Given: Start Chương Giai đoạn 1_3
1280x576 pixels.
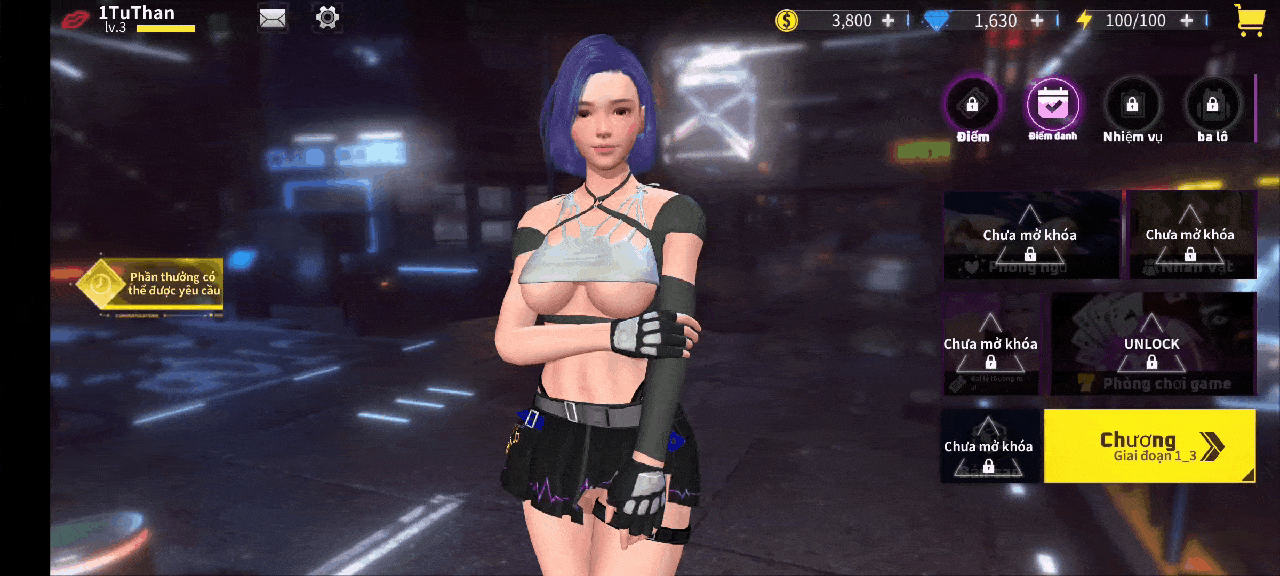Looking at the screenshot, I should (x=1149, y=446).
